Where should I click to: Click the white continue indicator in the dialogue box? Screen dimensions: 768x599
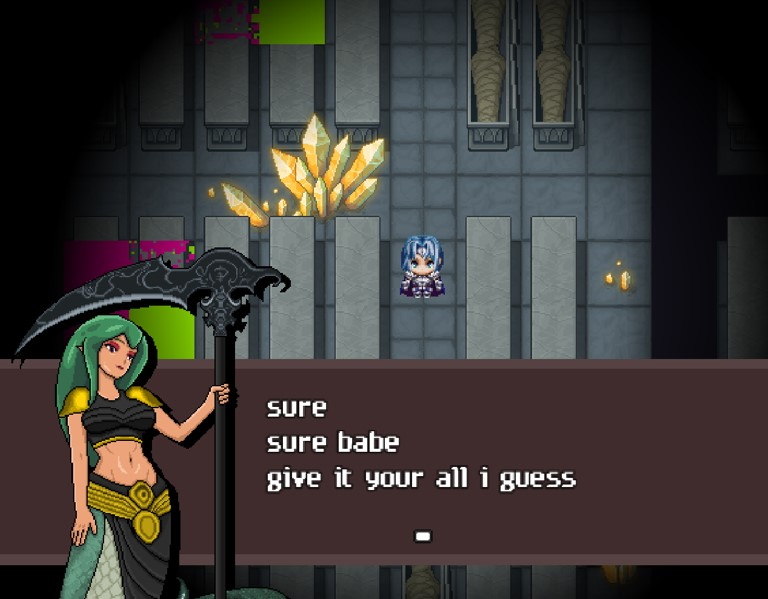[423, 536]
